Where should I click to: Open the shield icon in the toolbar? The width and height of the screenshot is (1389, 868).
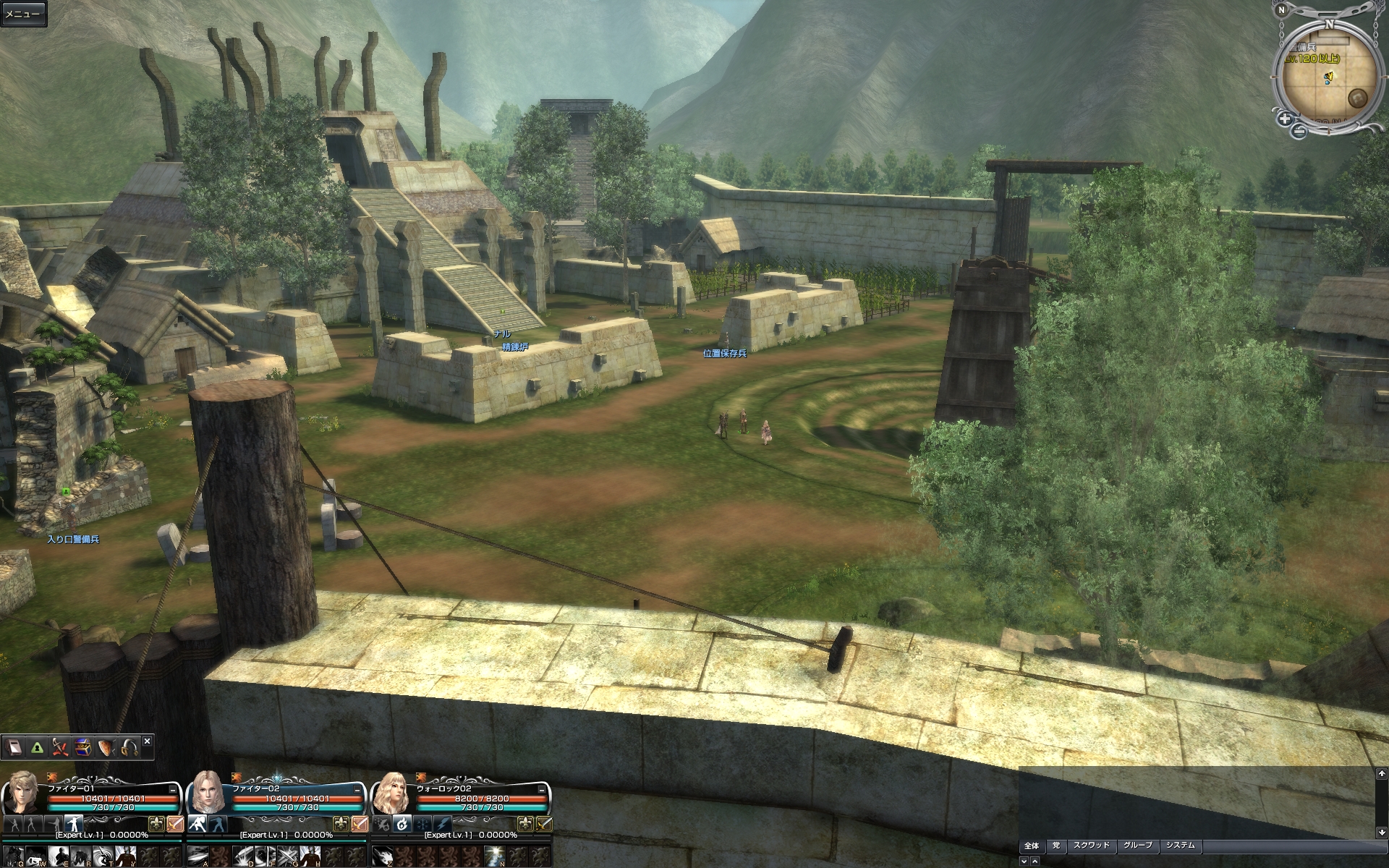tap(106, 747)
